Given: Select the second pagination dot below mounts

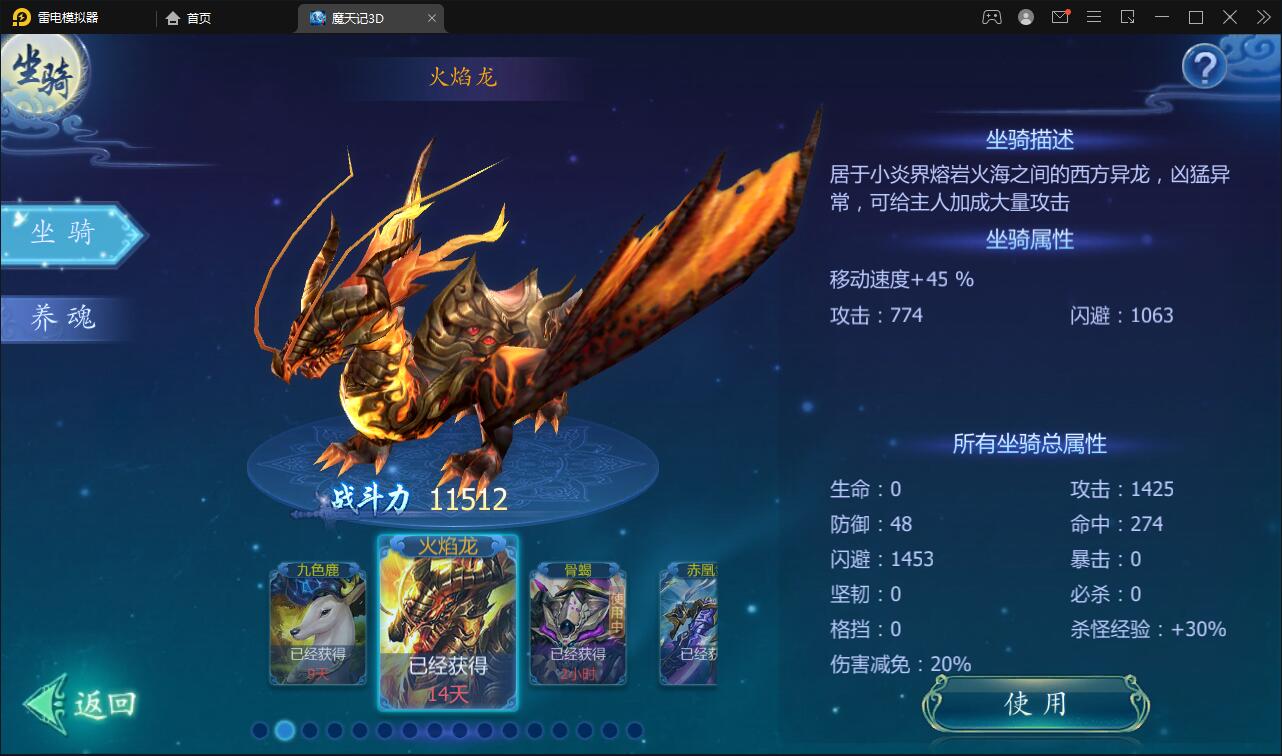Looking at the screenshot, I should click(x=284, y=732).
